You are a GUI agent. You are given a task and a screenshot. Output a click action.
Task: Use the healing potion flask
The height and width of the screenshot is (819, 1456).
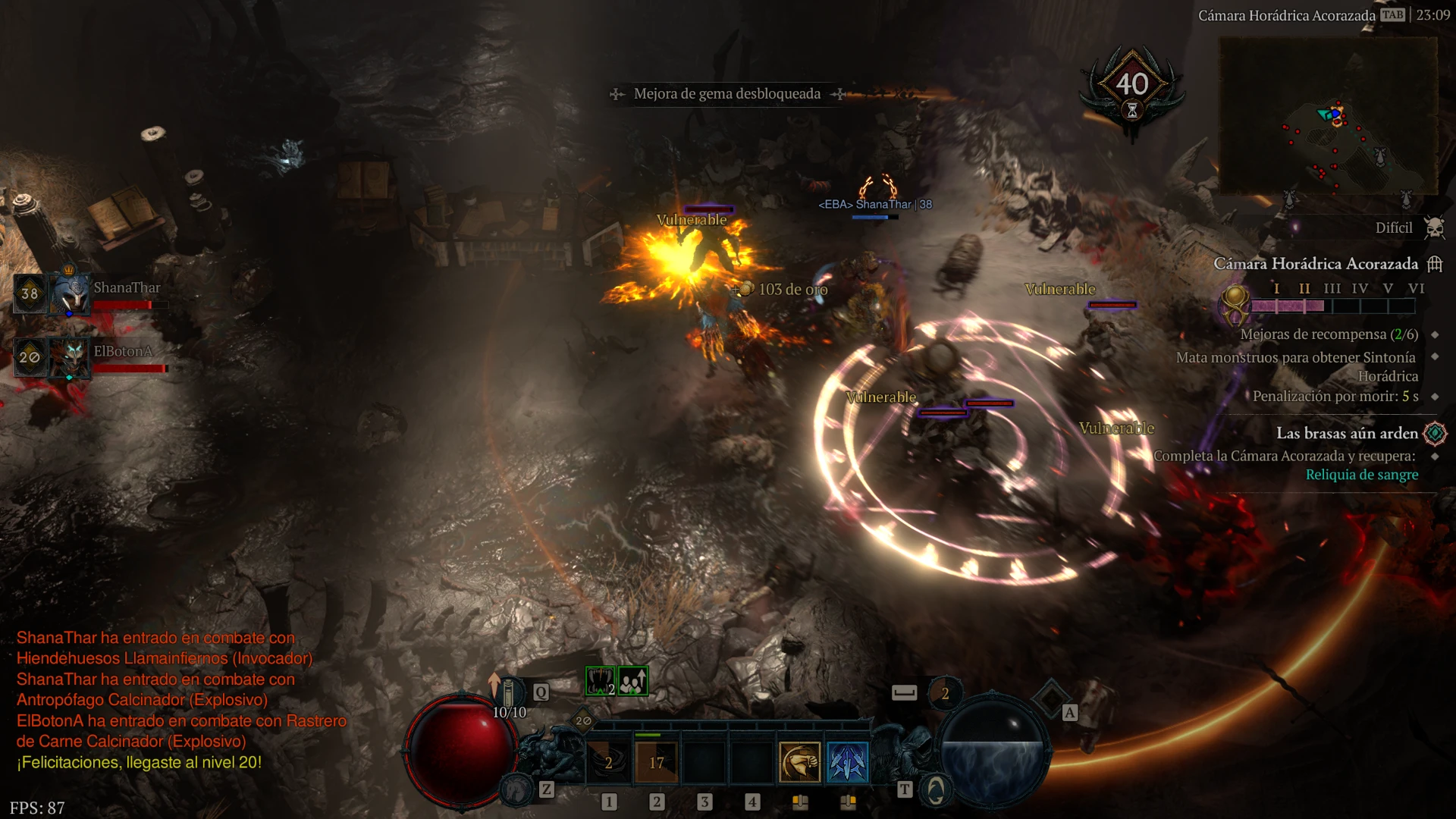(509, 693)
